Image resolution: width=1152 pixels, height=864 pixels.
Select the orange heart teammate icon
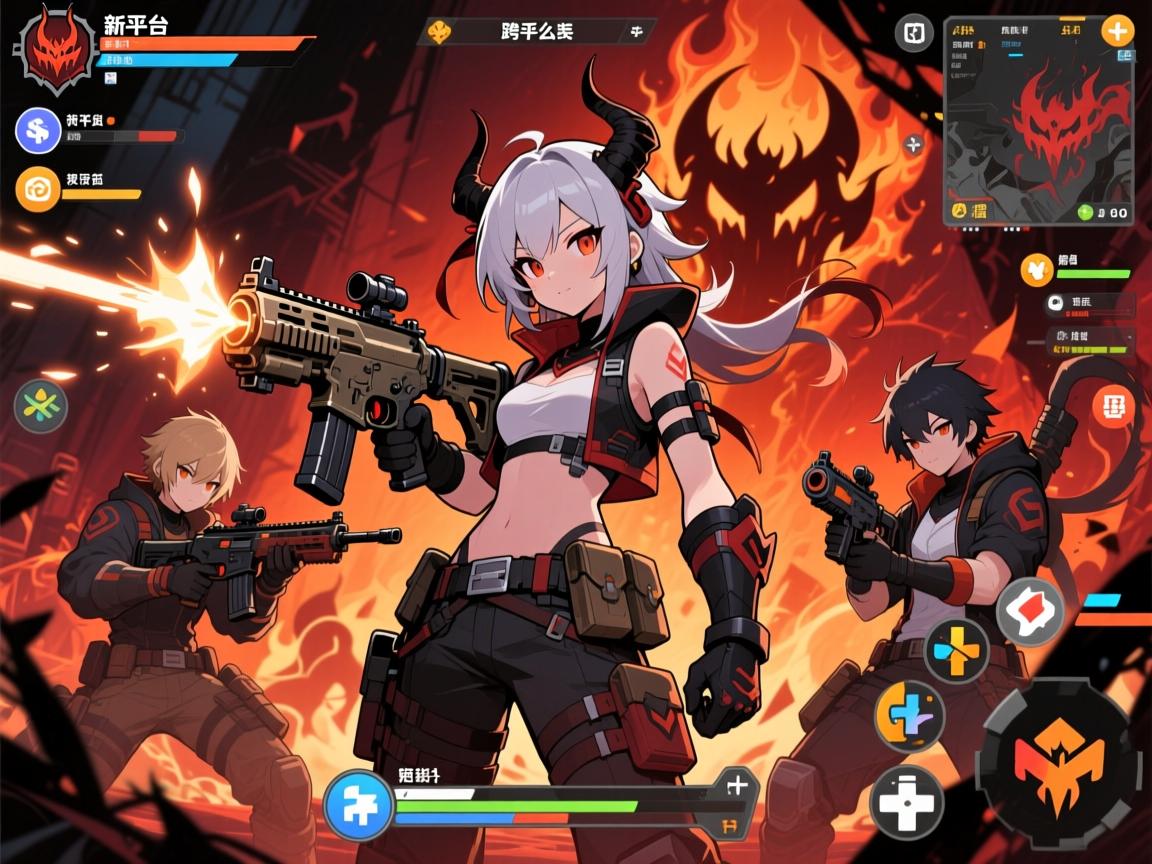1036,269
